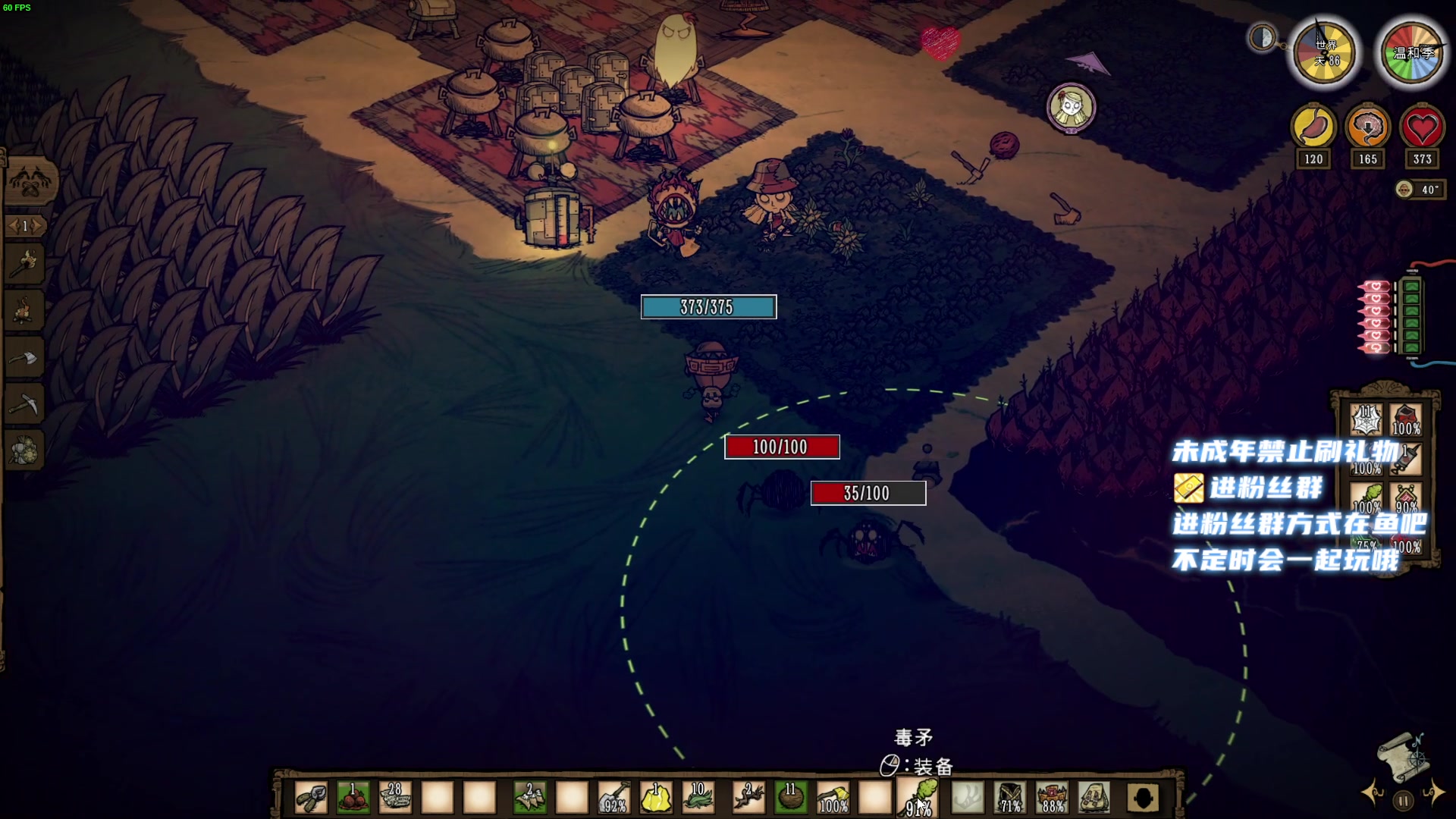Select the spider web stack in backpack

pos(1366,419)
